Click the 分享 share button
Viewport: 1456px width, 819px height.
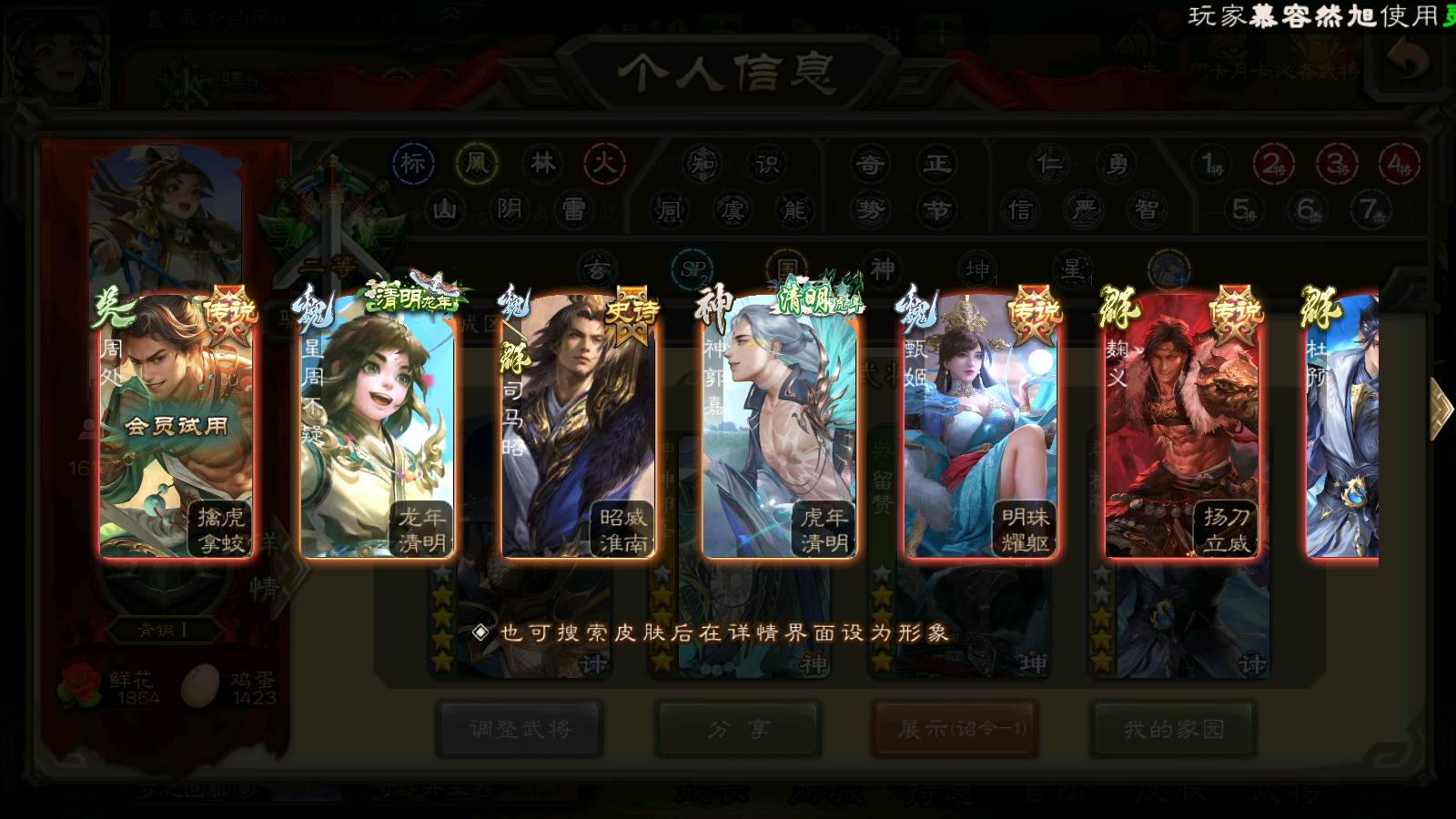click(738, 729)
